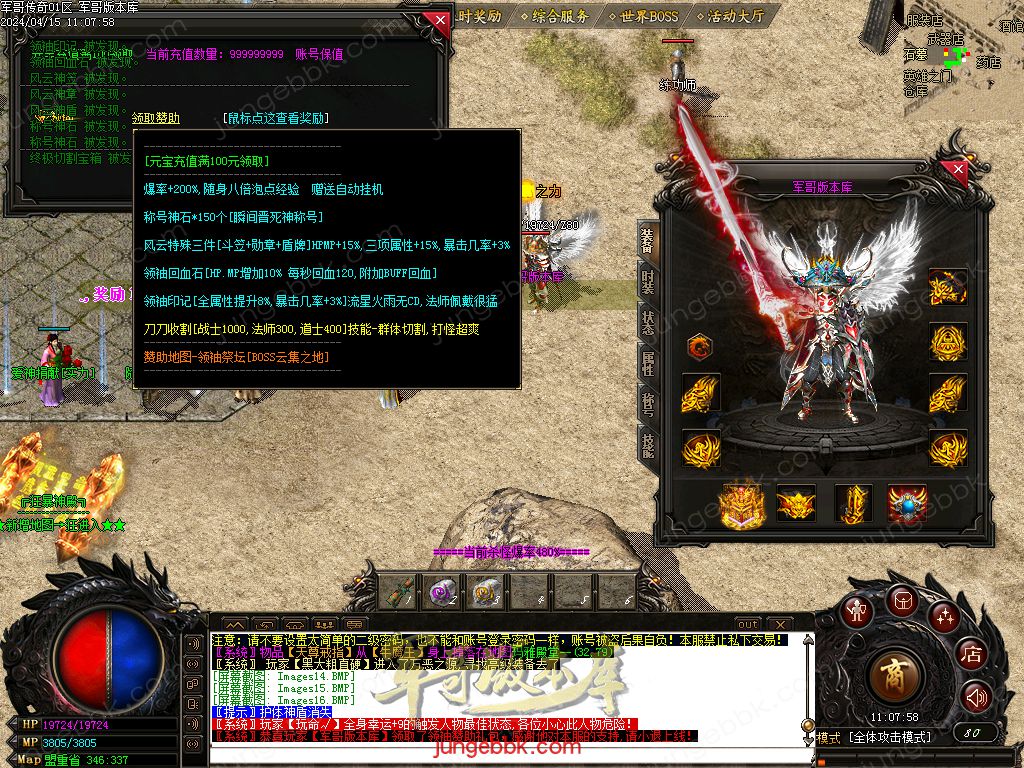Select the blue orb gem equipment slot
1024x768 pixels.
[x=907, y=503]
